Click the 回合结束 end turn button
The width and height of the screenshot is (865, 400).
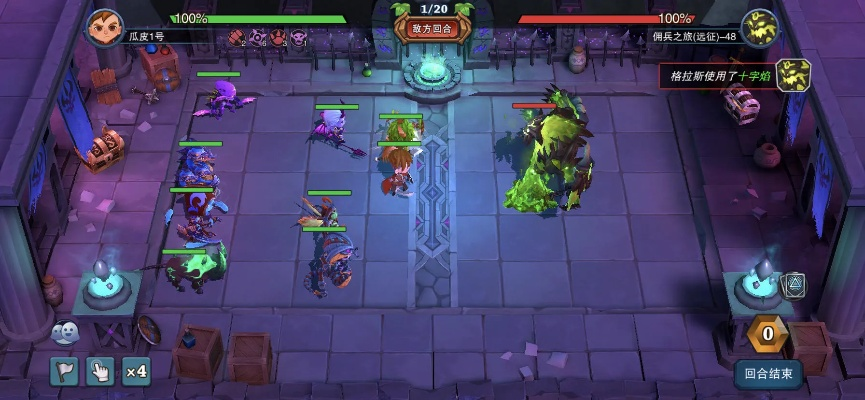tap(769, 375)
